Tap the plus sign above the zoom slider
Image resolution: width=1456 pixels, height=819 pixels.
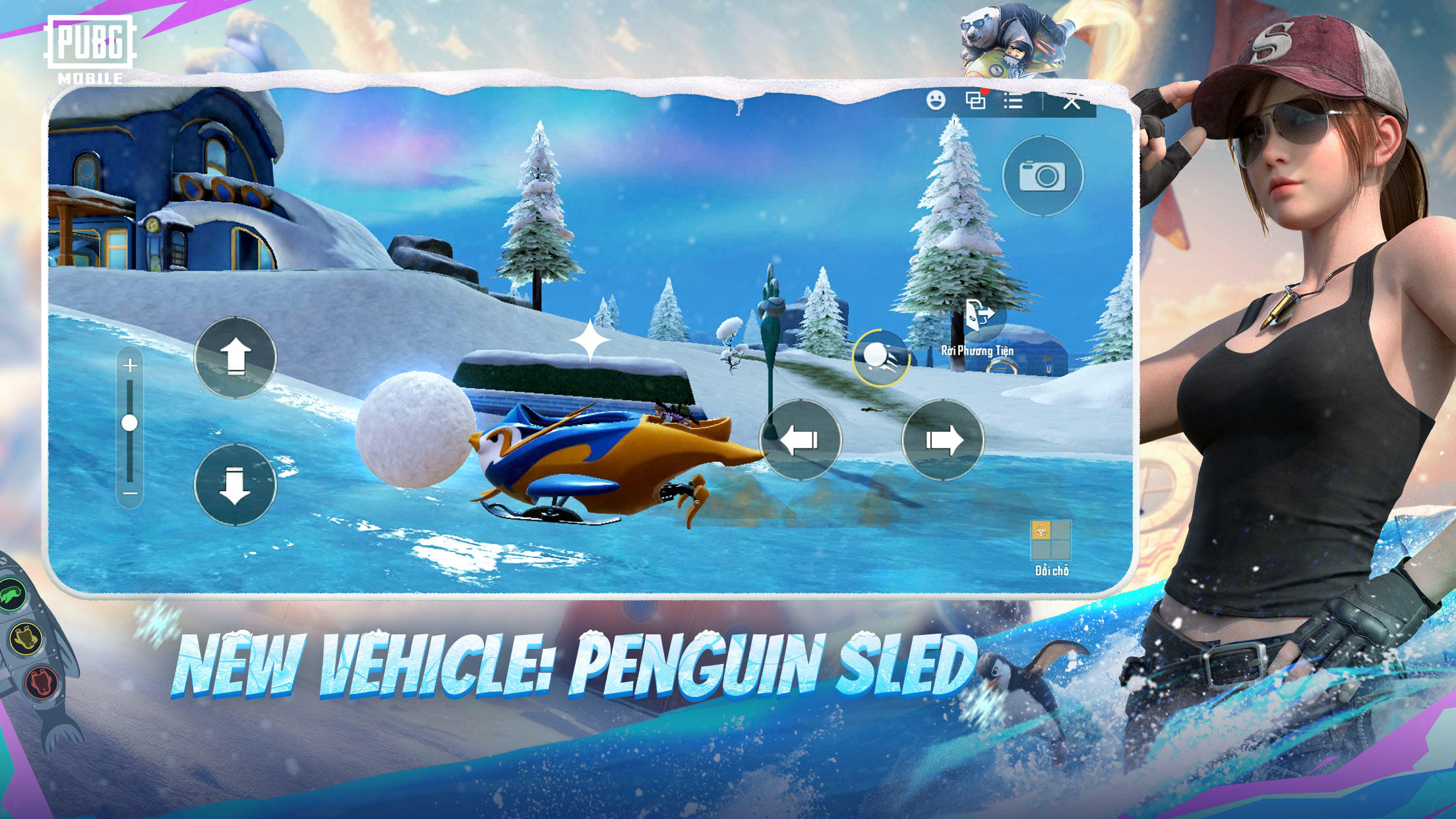(x=129, y=364)
